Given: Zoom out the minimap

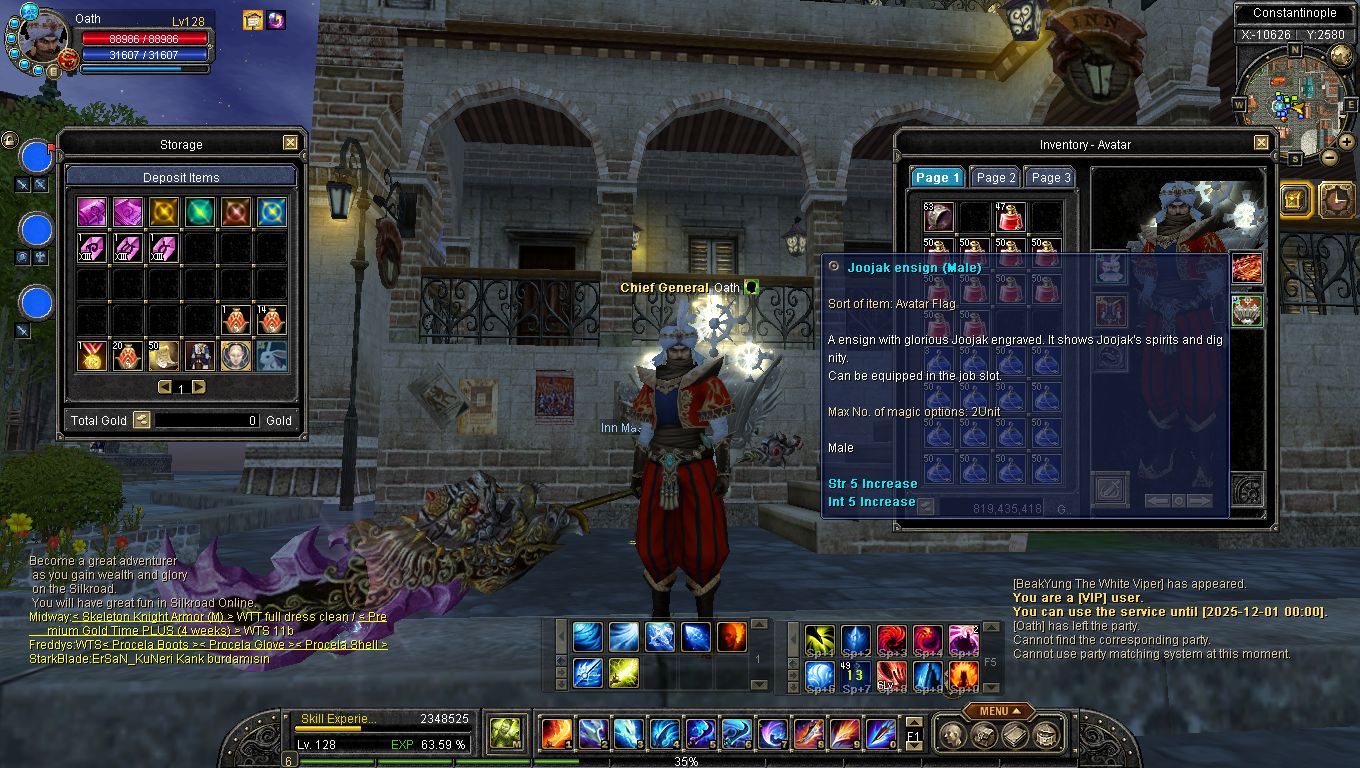Looking at the screenshot, I should click(1329, 157).
